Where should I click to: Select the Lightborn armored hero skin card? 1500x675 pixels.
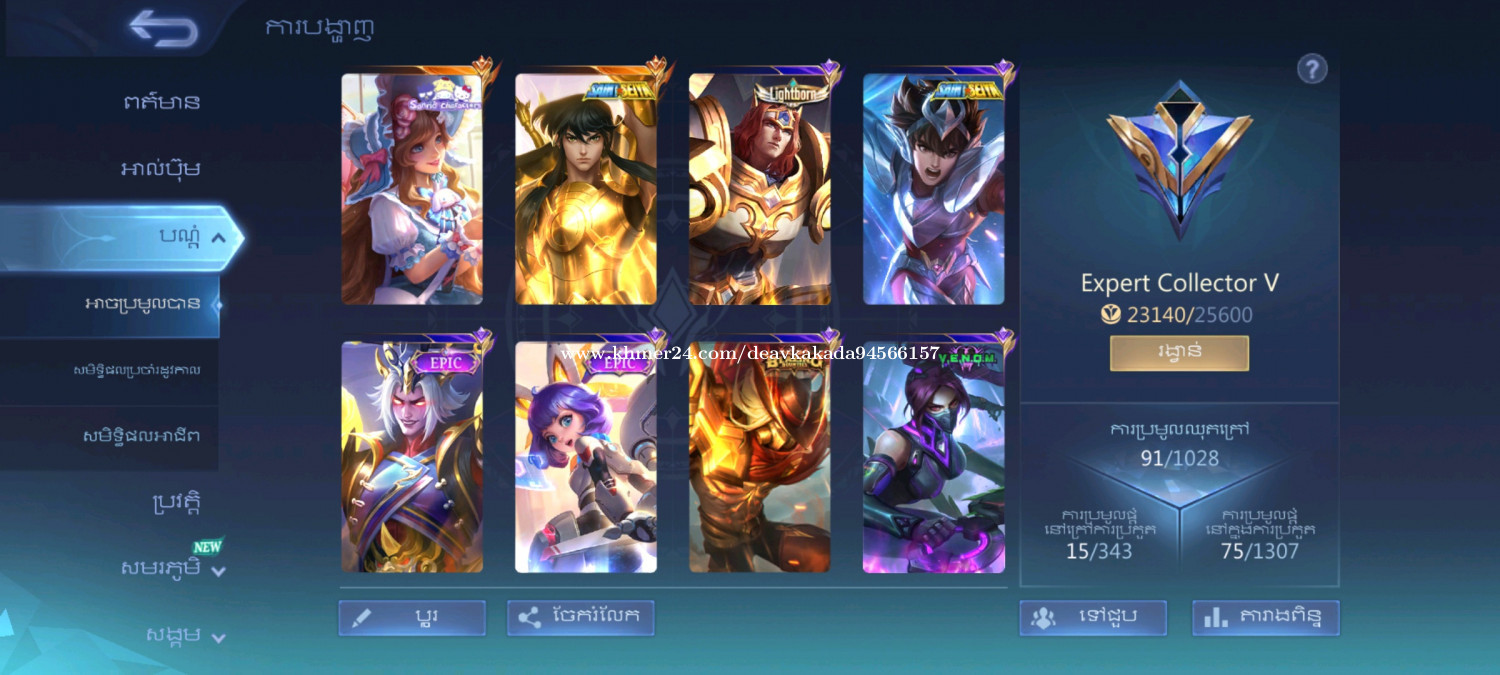[760, 188]
